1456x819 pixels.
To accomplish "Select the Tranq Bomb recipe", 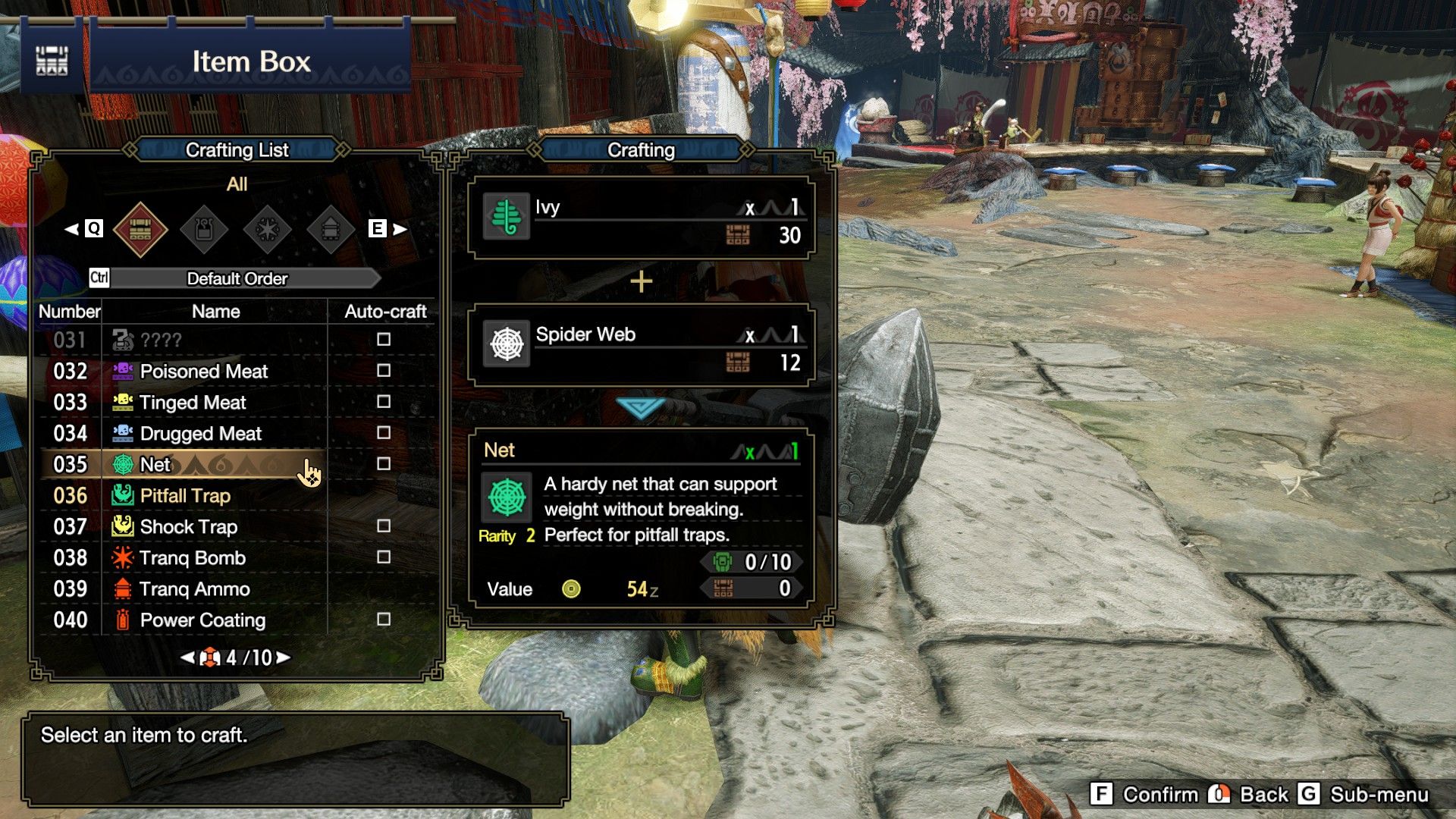I will pos(193,557).
